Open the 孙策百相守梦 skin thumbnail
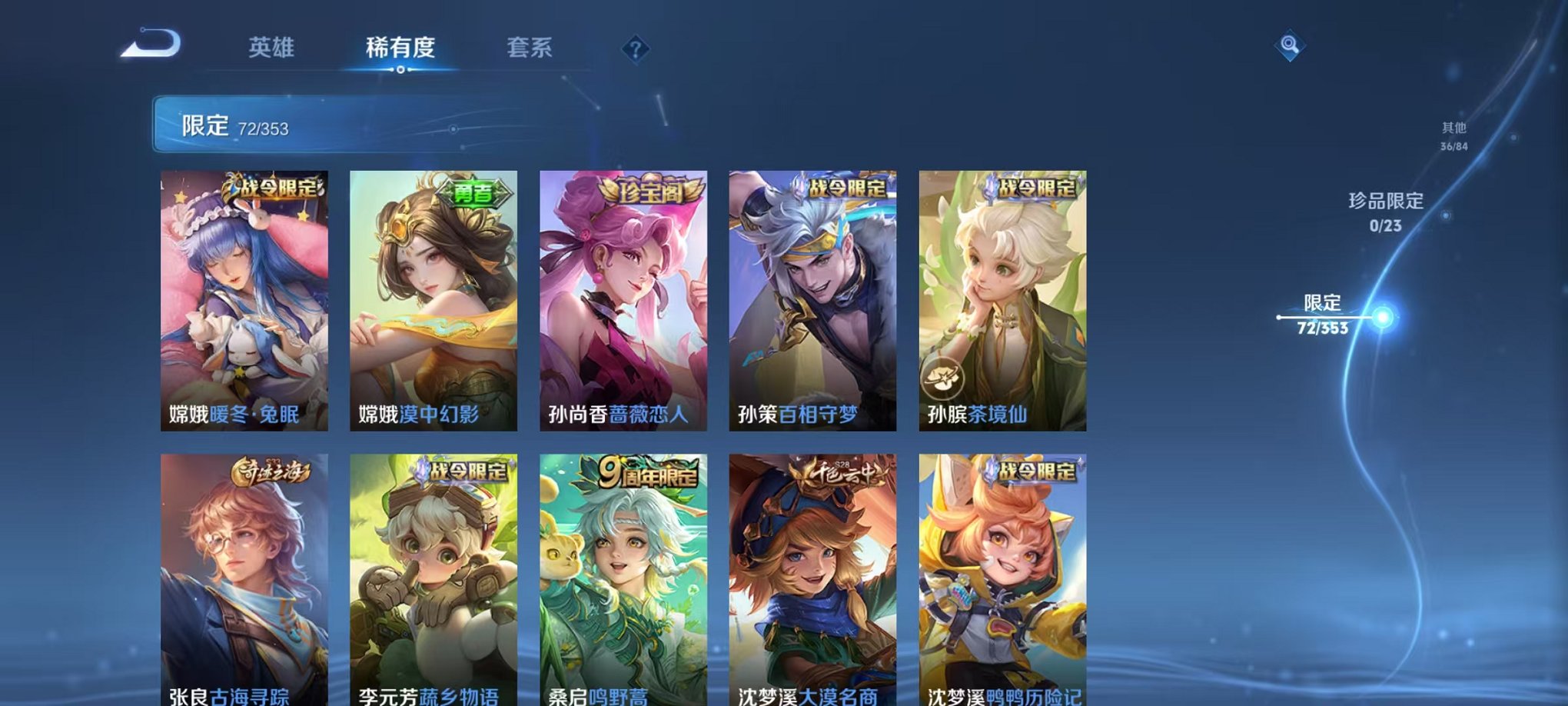The image size is (1568, 706). coord(812,300)
